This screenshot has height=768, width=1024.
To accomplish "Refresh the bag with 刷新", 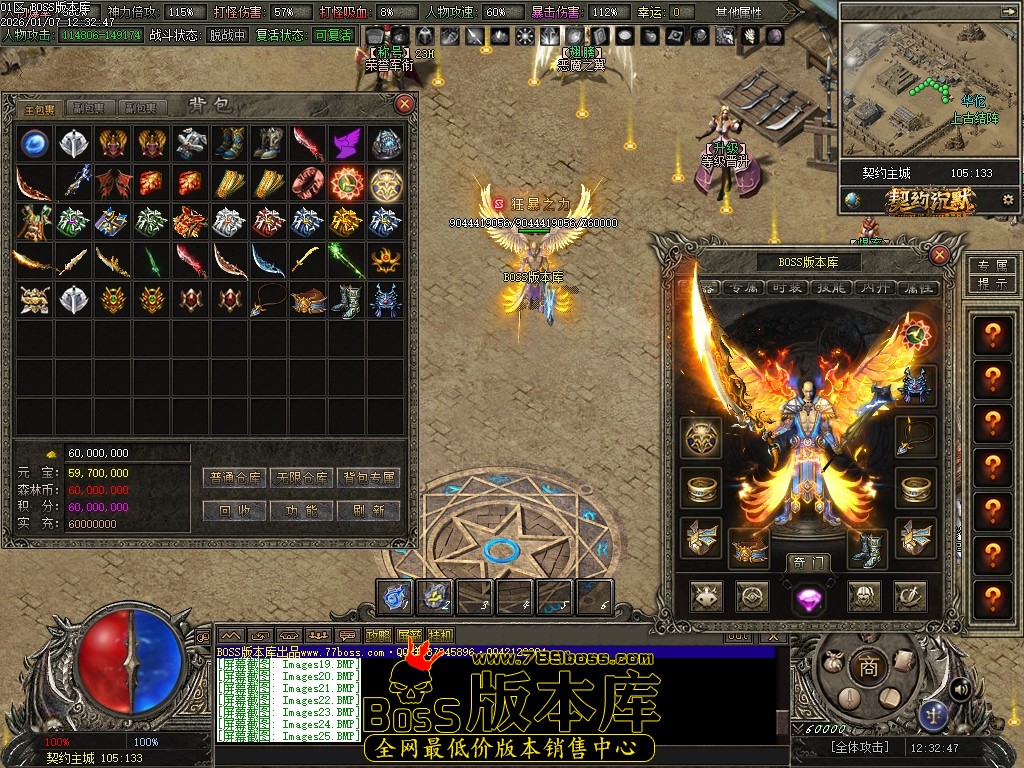I will pyautogui.click(x=369, y=510).
